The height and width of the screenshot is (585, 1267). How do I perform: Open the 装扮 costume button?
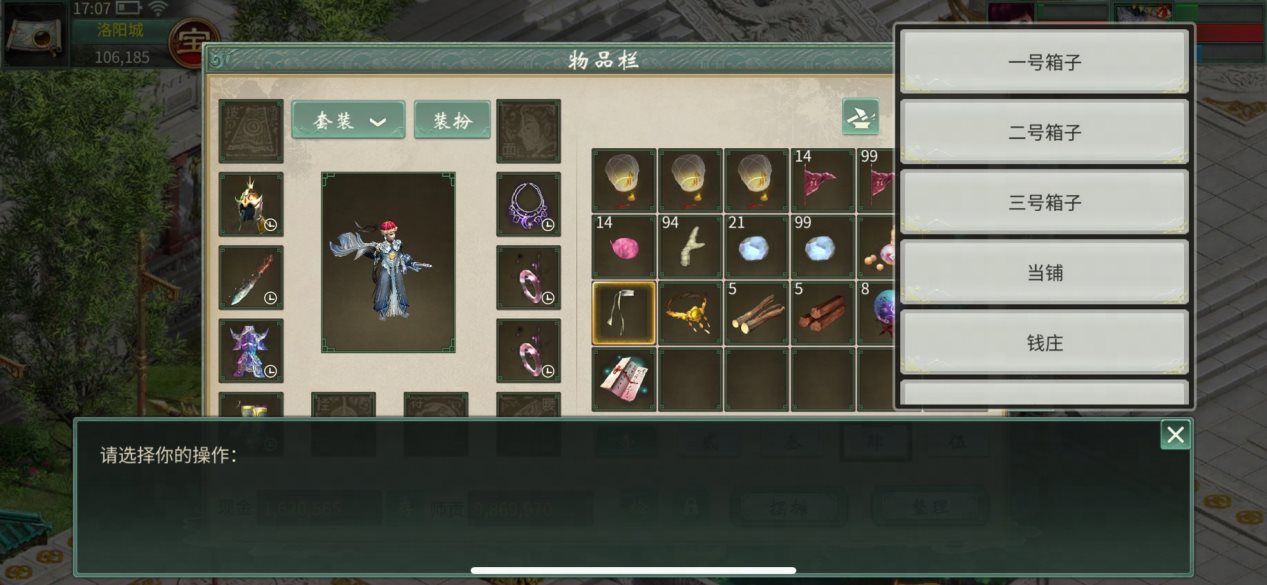point(452,120)
